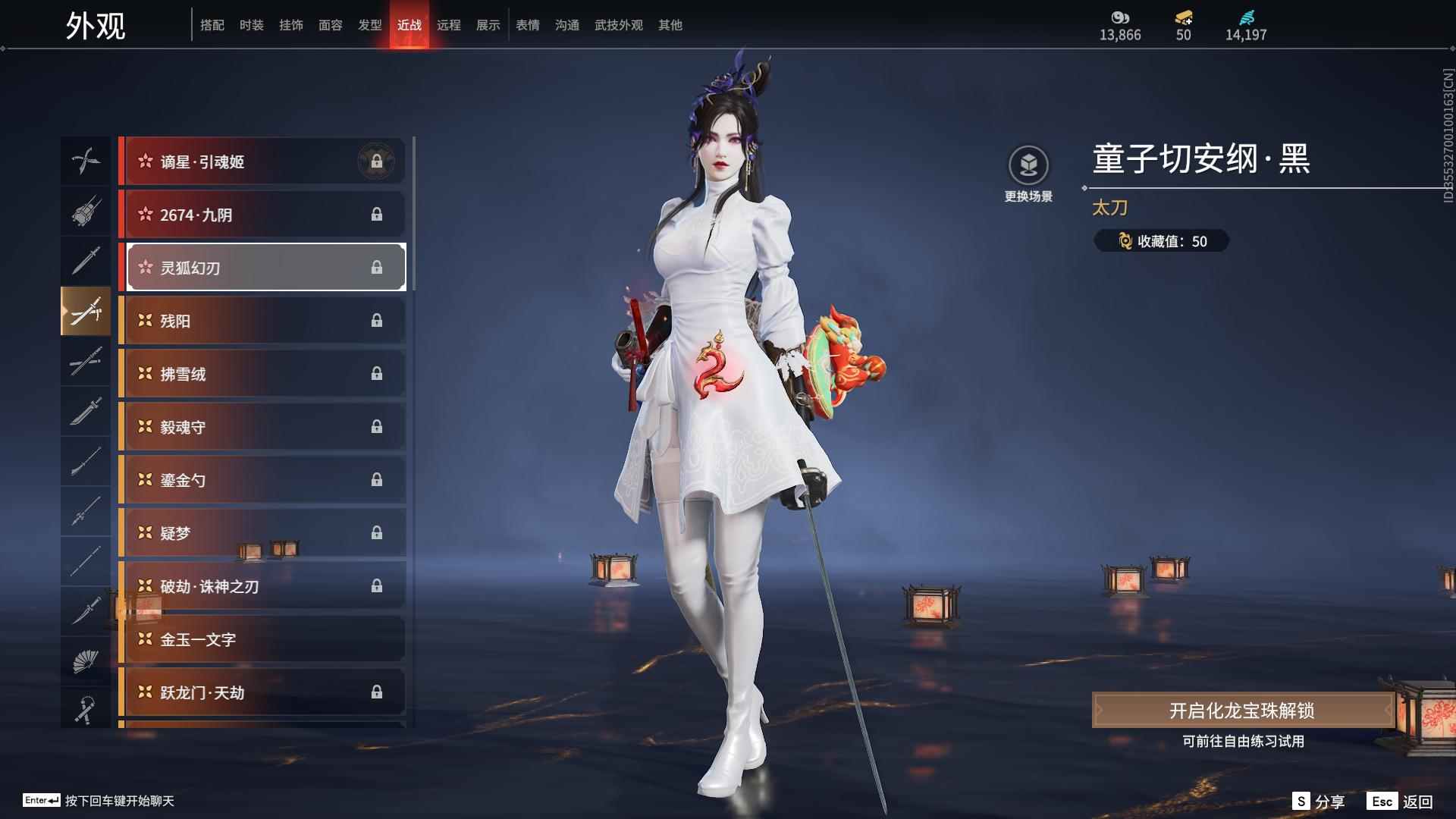The image size is (1456, 819).
Task: Open the 武技外观 section
Action: (x=618, y=24)
